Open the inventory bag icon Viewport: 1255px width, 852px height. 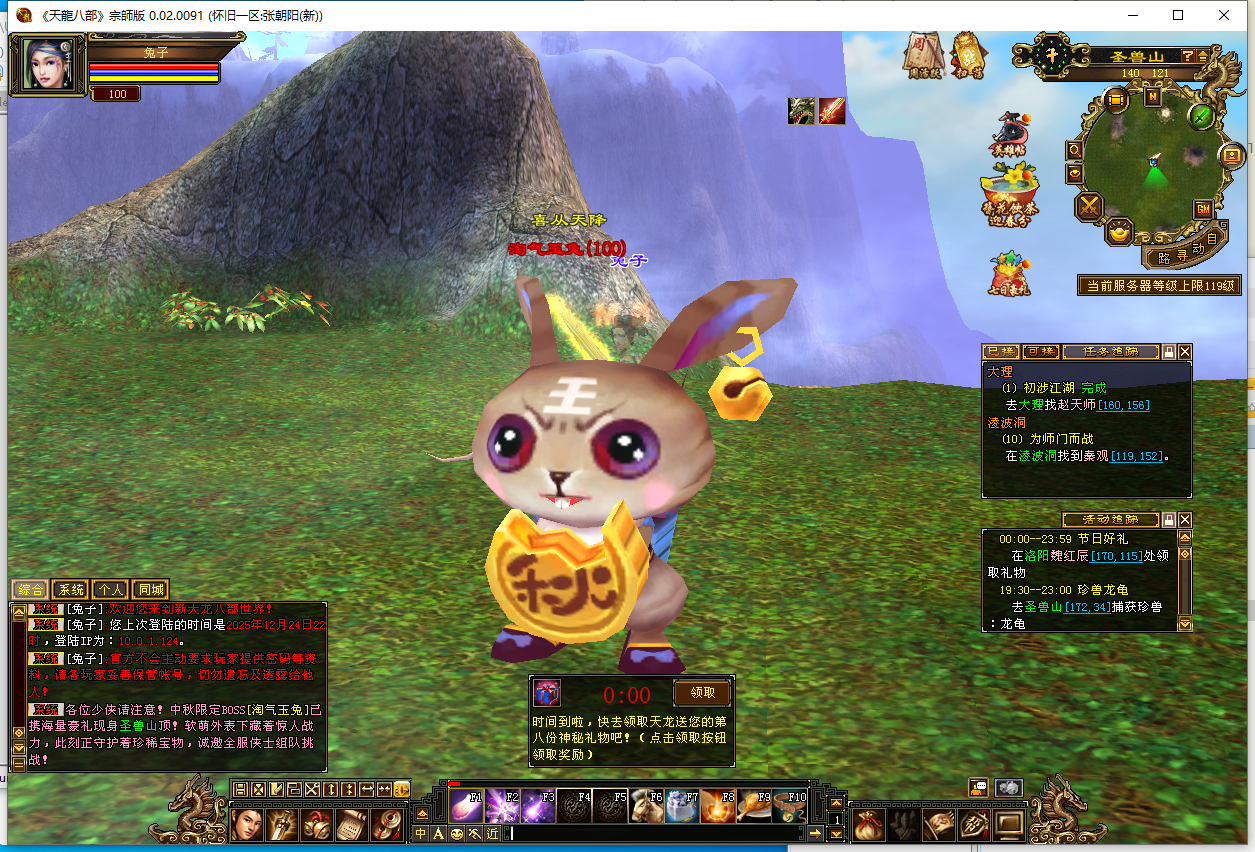(868, 823)
